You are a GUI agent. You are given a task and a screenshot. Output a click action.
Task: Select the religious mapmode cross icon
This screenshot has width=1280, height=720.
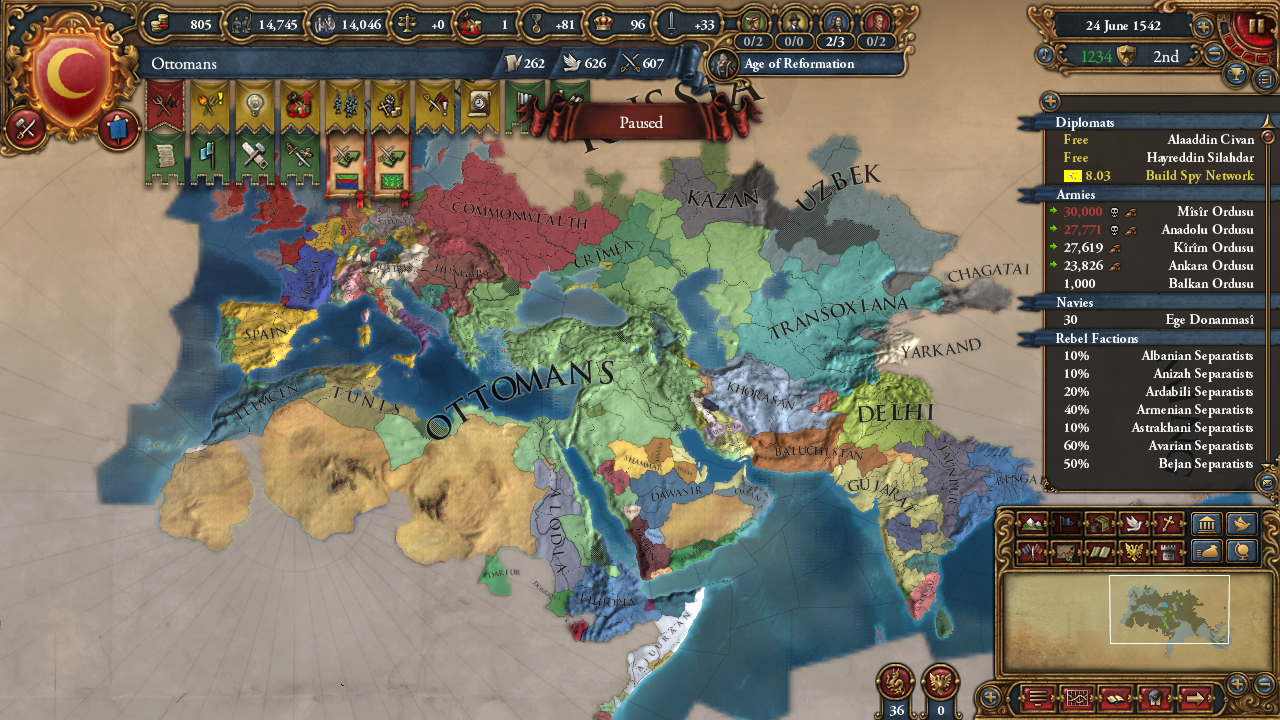[x=1166, y=523]
